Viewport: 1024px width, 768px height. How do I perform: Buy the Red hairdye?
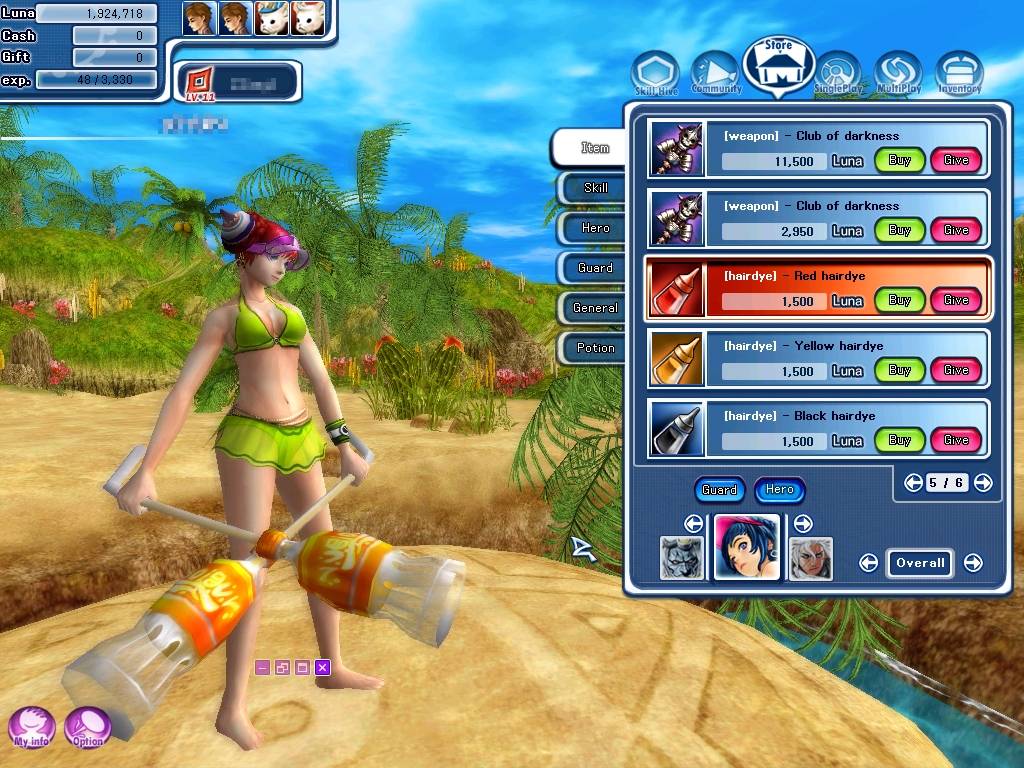pos(899,300)
